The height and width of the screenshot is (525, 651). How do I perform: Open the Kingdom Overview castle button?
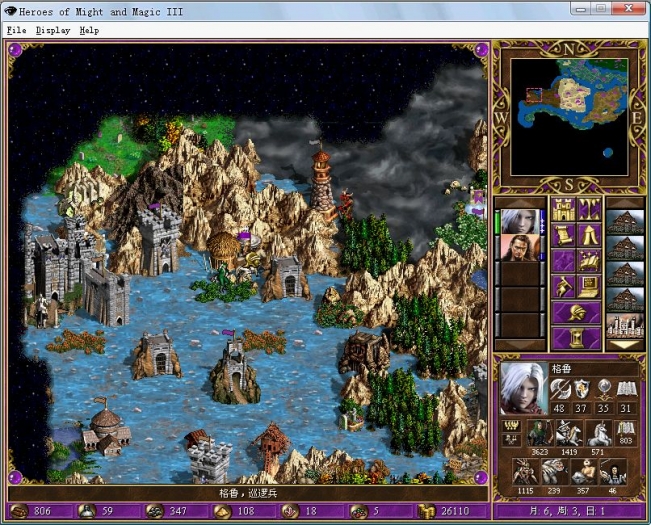[562, 210]
